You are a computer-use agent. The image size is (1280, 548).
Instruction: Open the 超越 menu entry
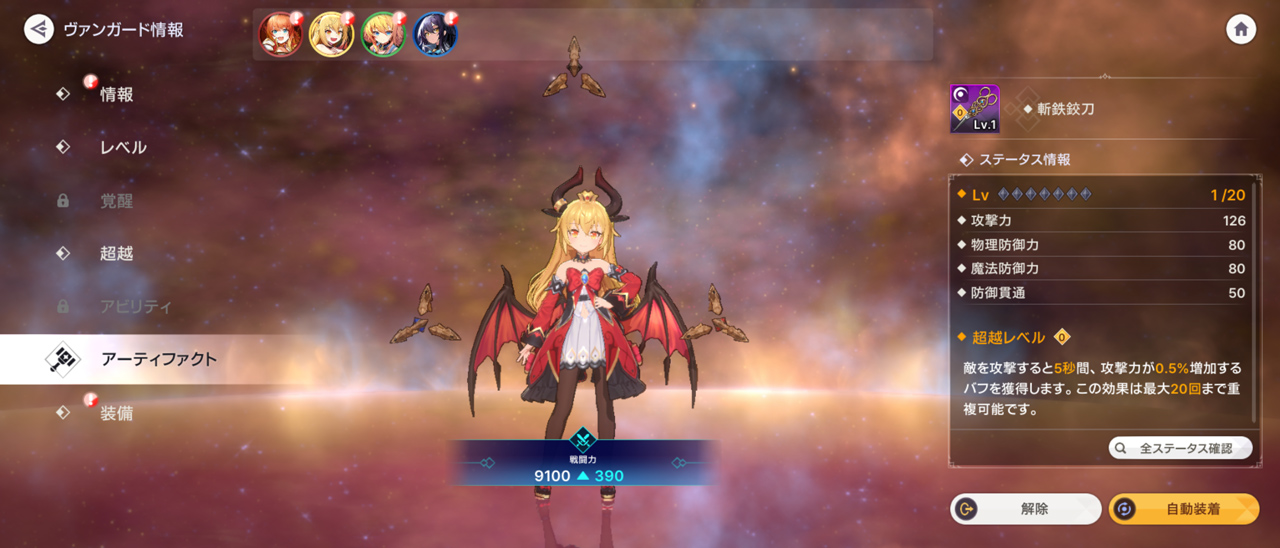(x=116, y=253)
